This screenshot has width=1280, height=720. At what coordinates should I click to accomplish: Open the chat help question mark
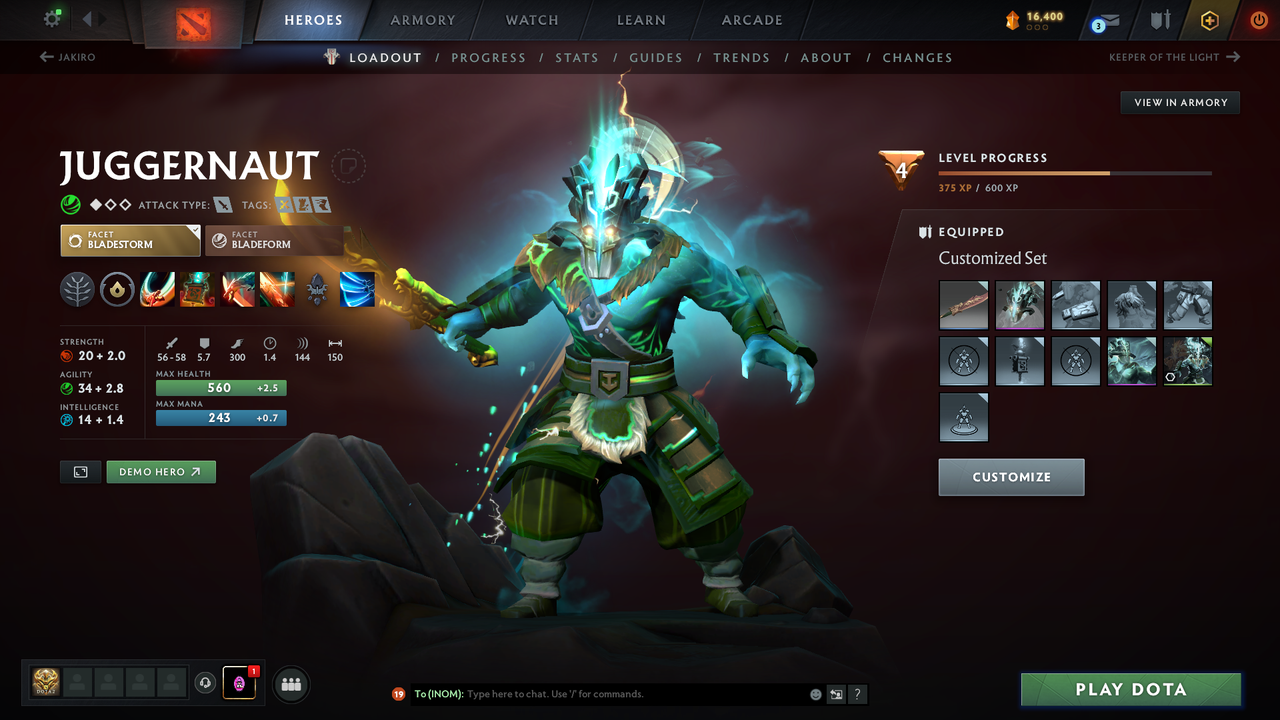point(857,693)
